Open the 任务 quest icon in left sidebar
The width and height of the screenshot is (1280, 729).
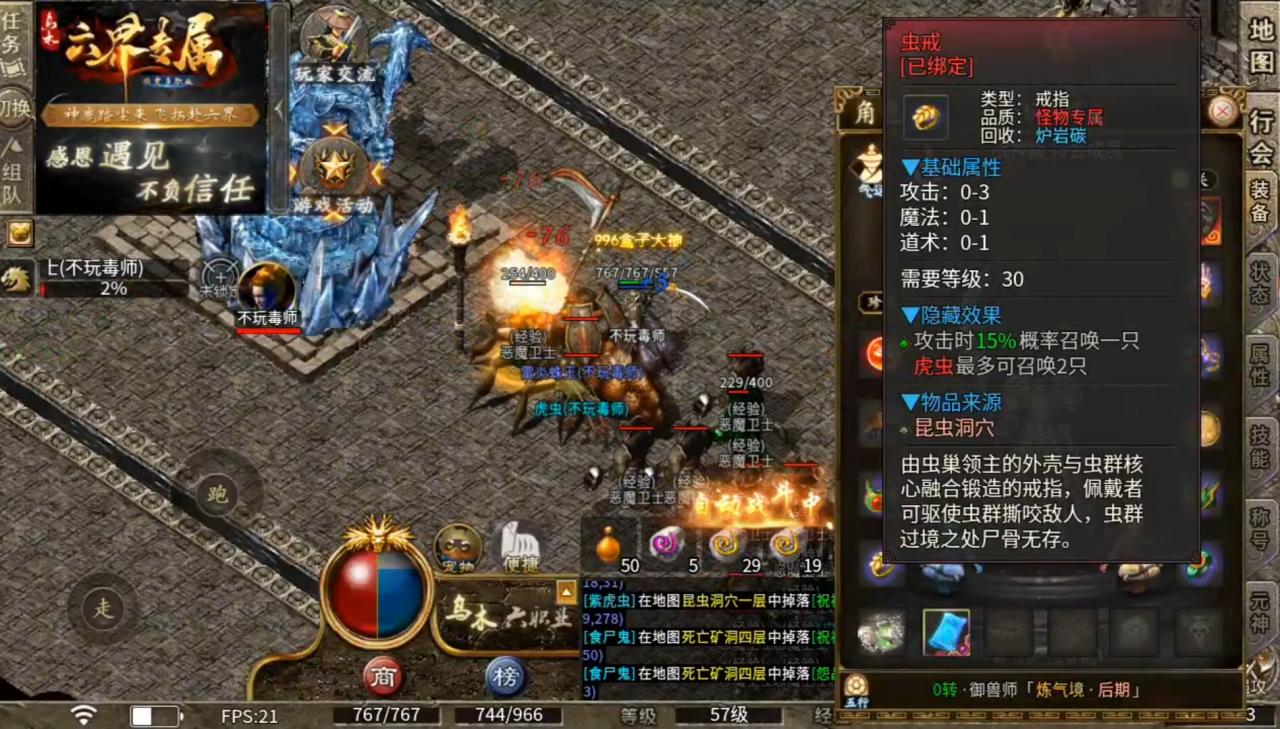coord(10,35)
